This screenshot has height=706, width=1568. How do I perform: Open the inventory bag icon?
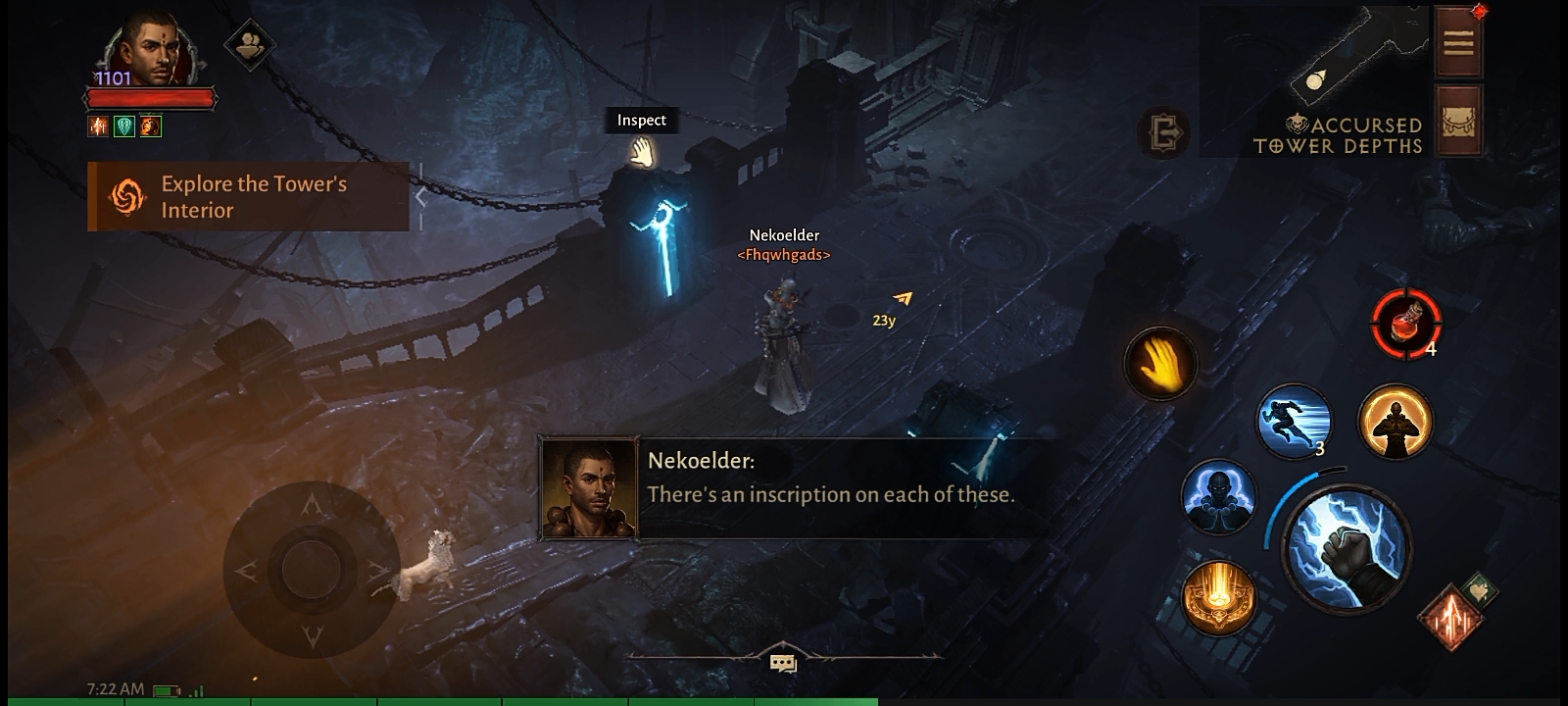click(x=1458, y=122)
